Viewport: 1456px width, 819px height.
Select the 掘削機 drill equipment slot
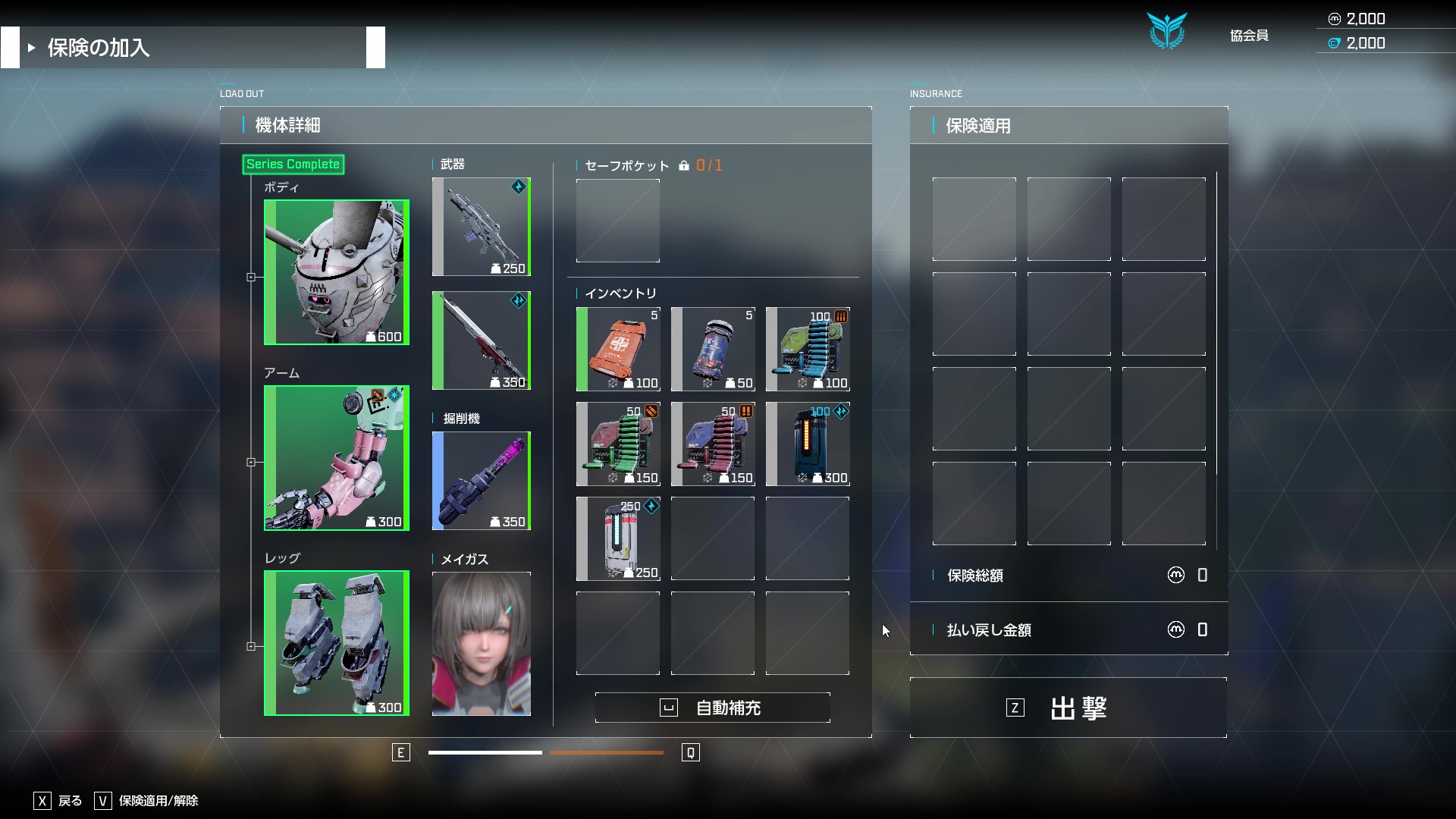(481, 480)
